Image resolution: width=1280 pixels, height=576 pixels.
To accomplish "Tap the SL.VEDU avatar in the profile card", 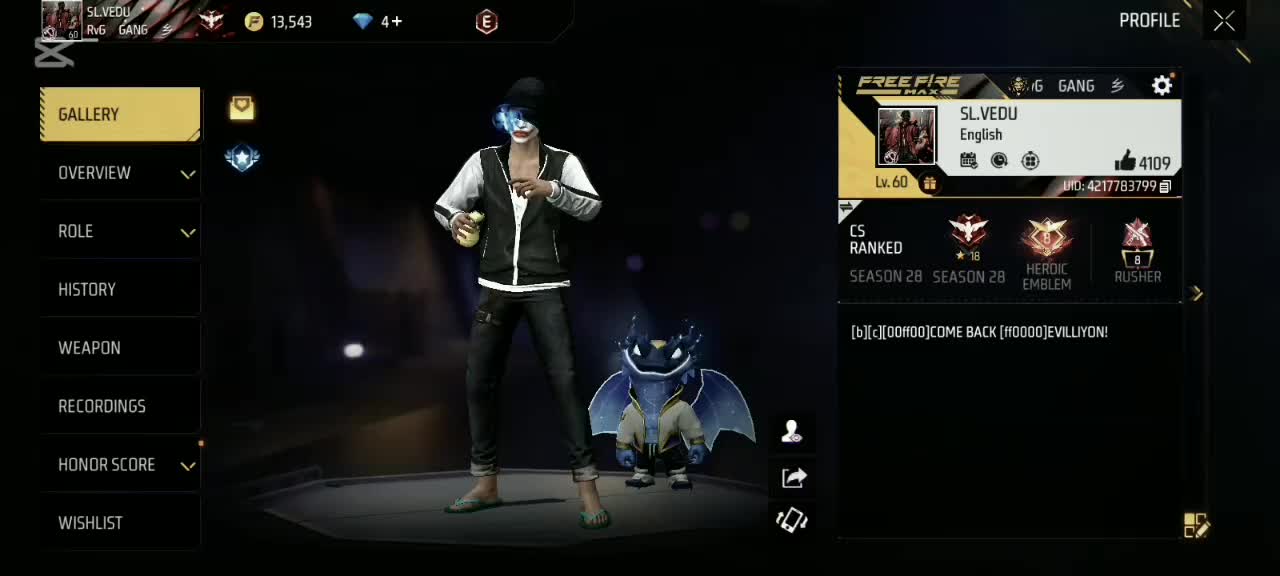I will click(x=906, y=137).
